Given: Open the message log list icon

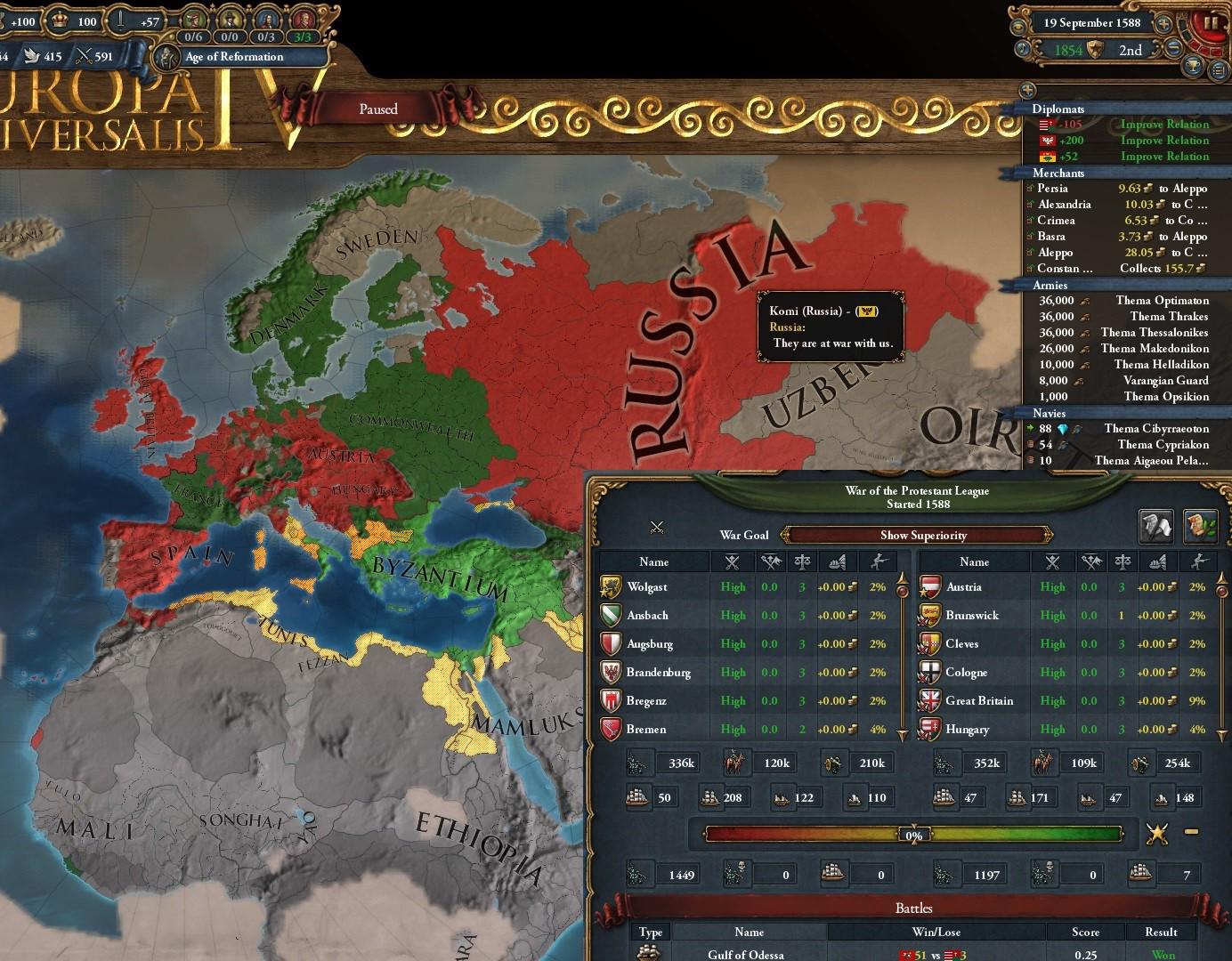Looking at the screenshot, I should (1219, 67).
